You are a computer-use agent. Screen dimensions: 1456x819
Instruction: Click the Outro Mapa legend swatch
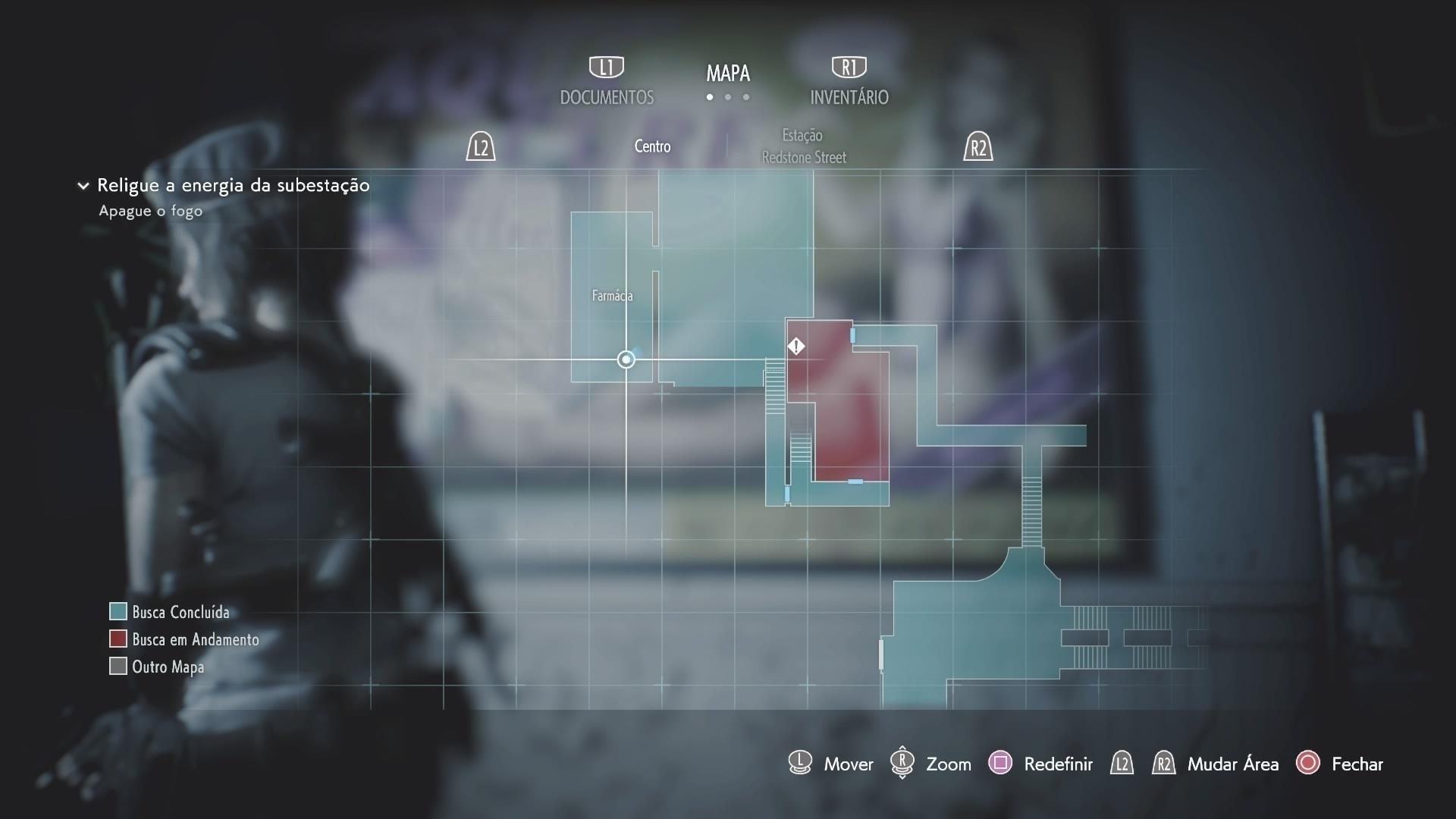tap(118, 666)
